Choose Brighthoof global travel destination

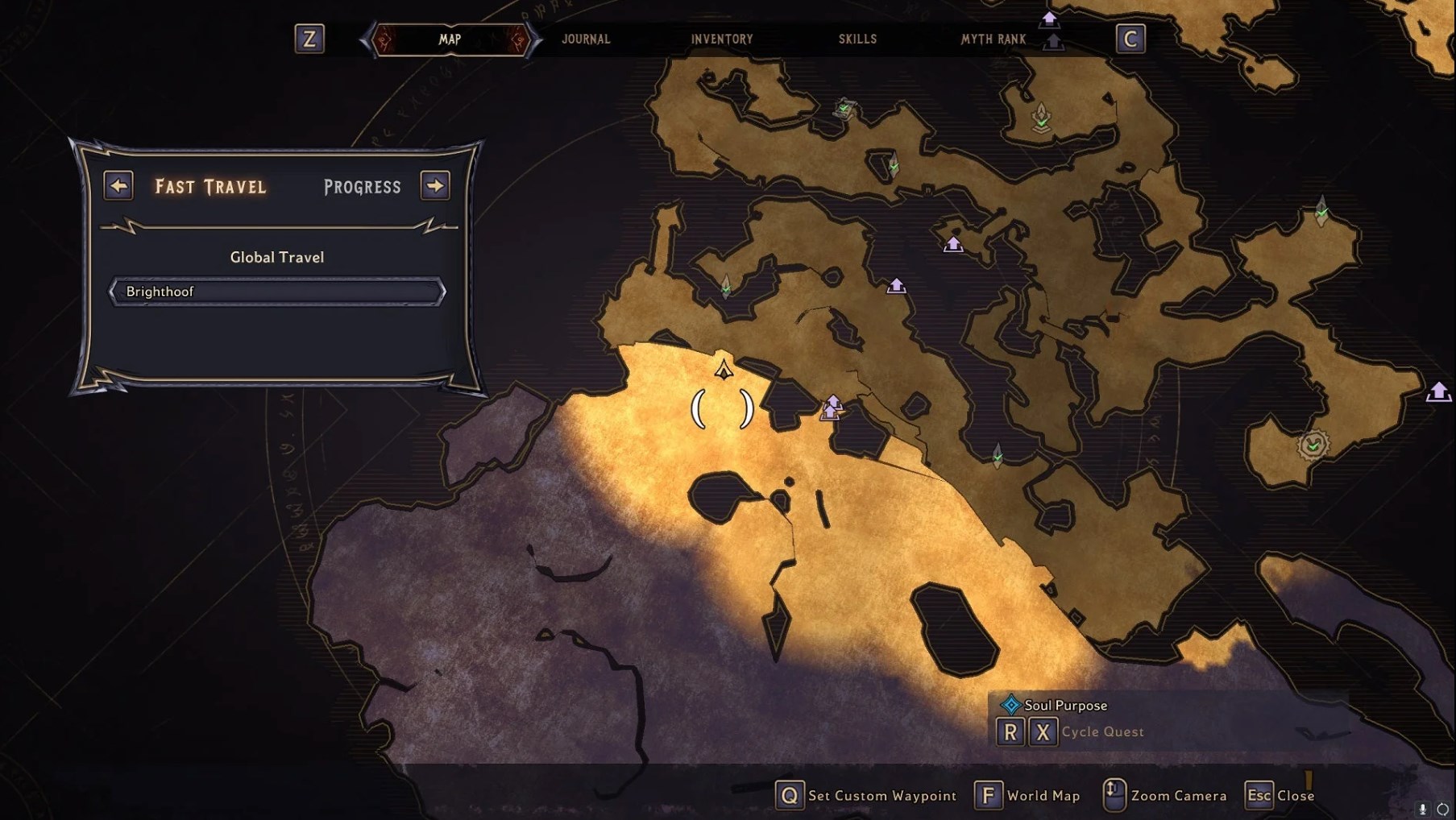pyautogui.click(x=277, y=292)
